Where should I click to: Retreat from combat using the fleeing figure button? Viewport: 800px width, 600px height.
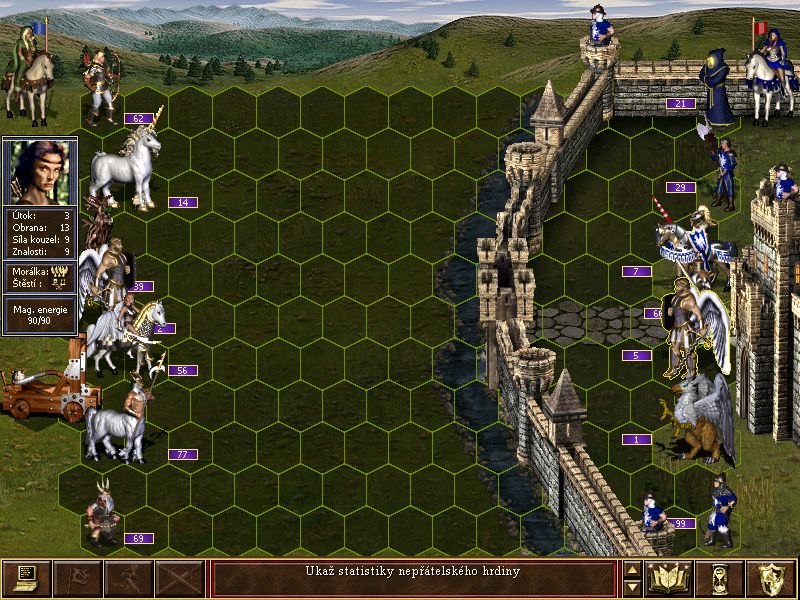pyautogui.click(x=129, y=578)
